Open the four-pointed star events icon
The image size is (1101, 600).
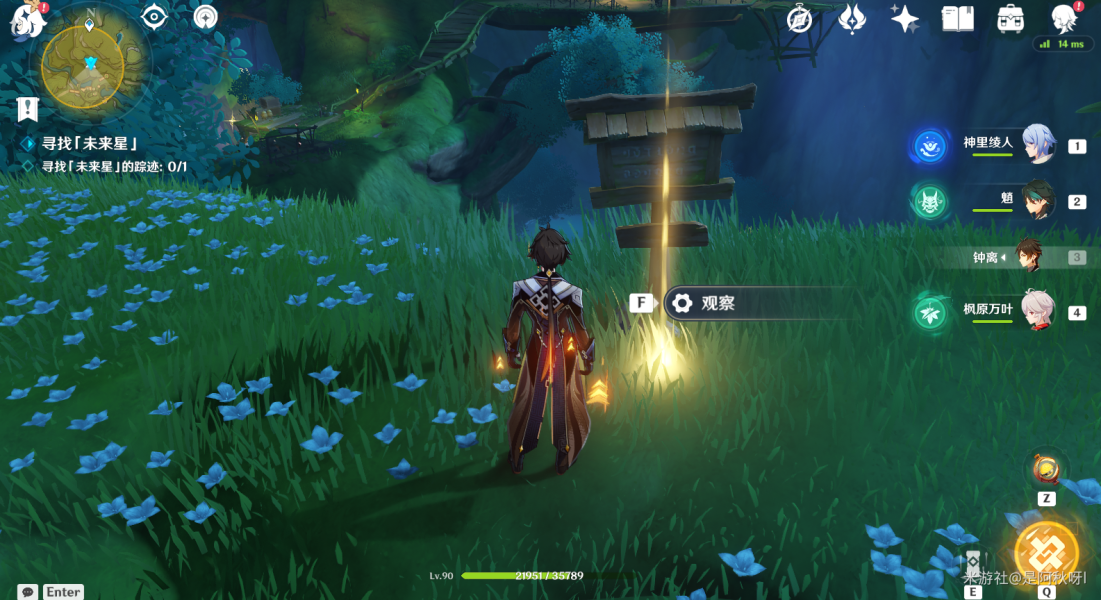pos(905,18)
